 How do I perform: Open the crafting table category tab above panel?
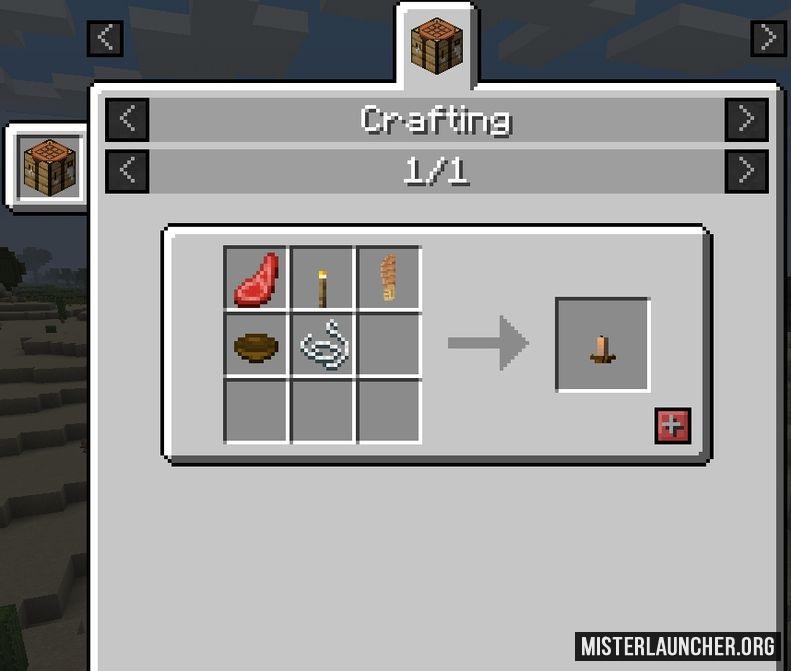[x=437, y=46]
